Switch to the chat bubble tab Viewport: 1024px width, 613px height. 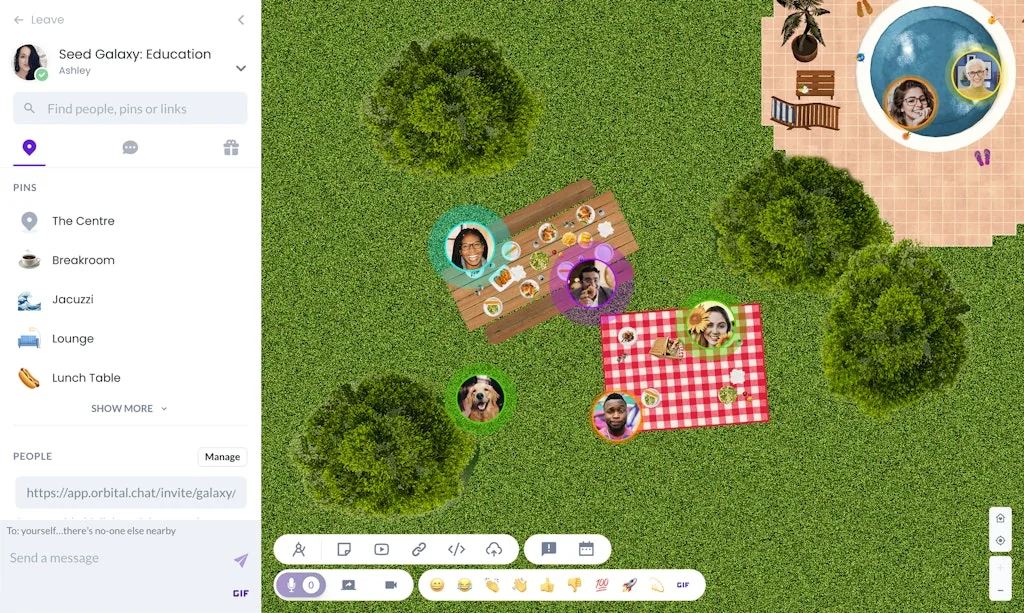click(x=130, y=148)
